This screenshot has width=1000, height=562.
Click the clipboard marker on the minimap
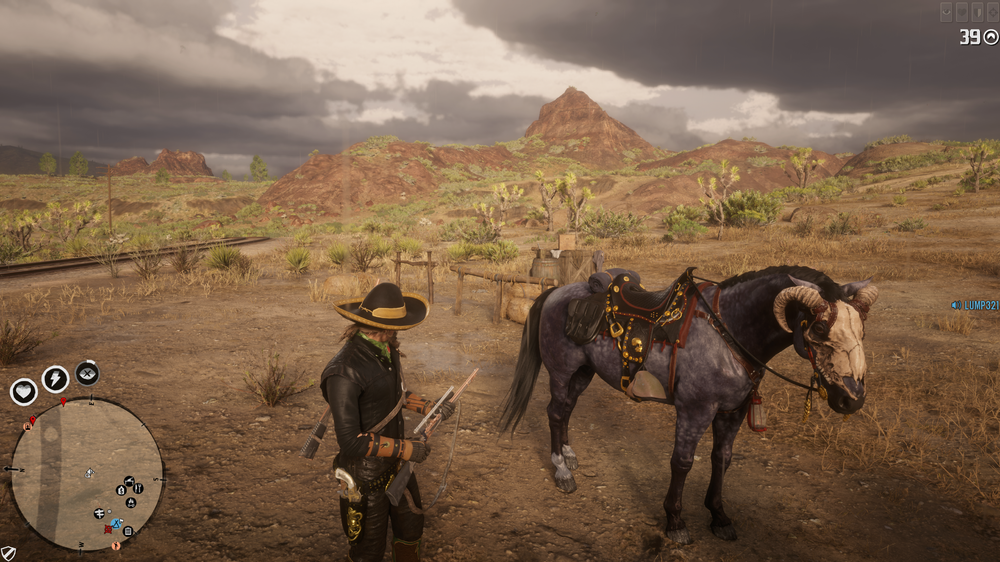click(128, 530)
